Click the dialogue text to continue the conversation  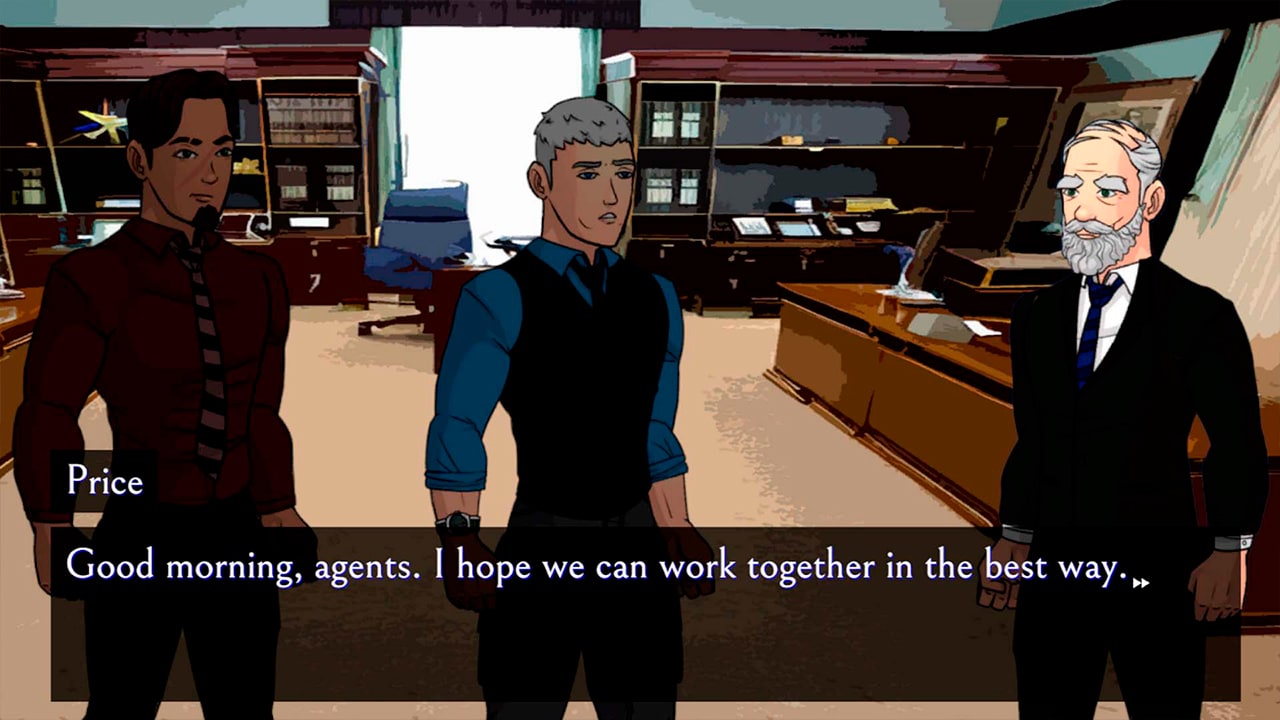pos(600,566)
